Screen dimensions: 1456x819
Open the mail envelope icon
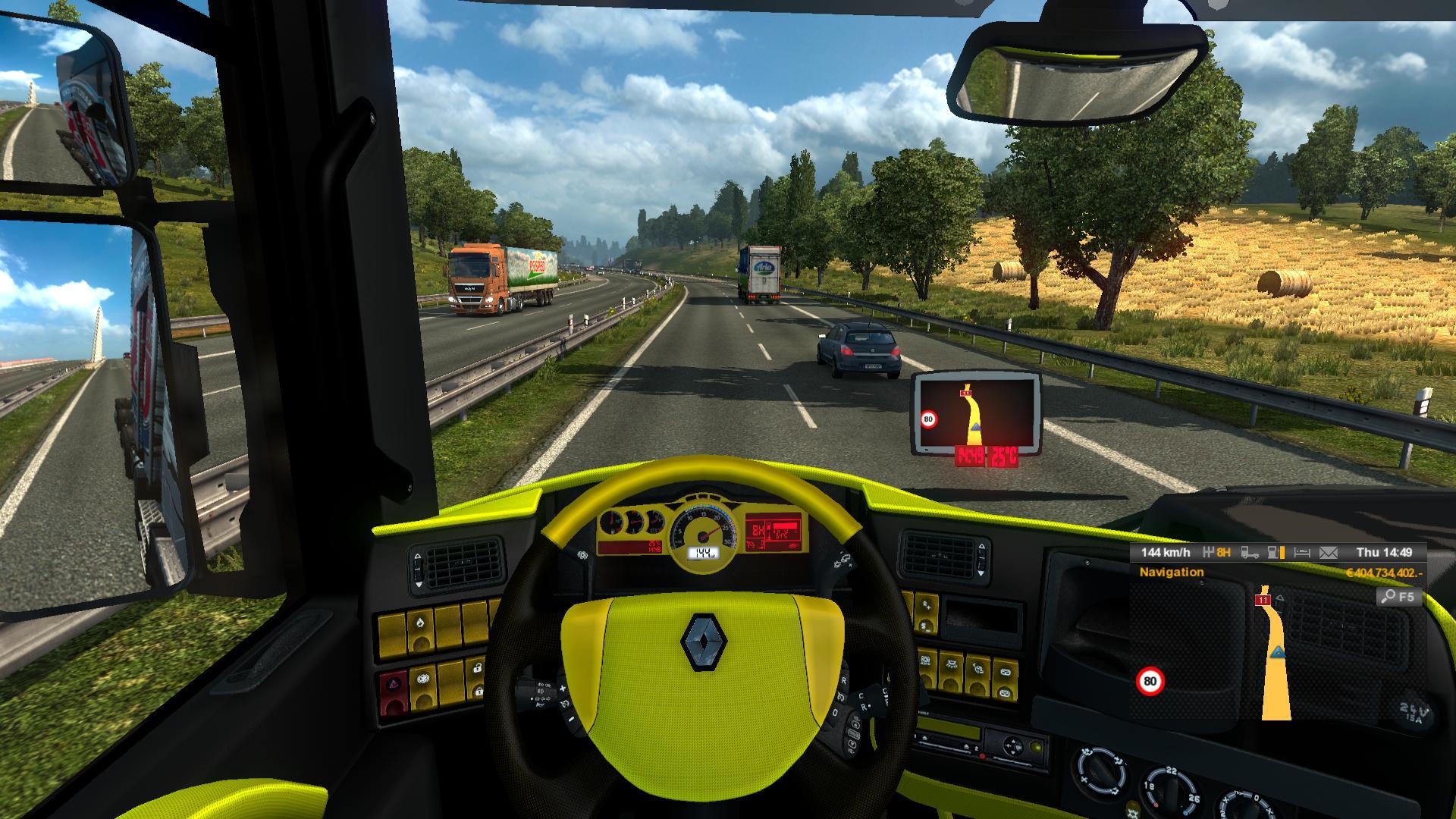coord(1328,553)
